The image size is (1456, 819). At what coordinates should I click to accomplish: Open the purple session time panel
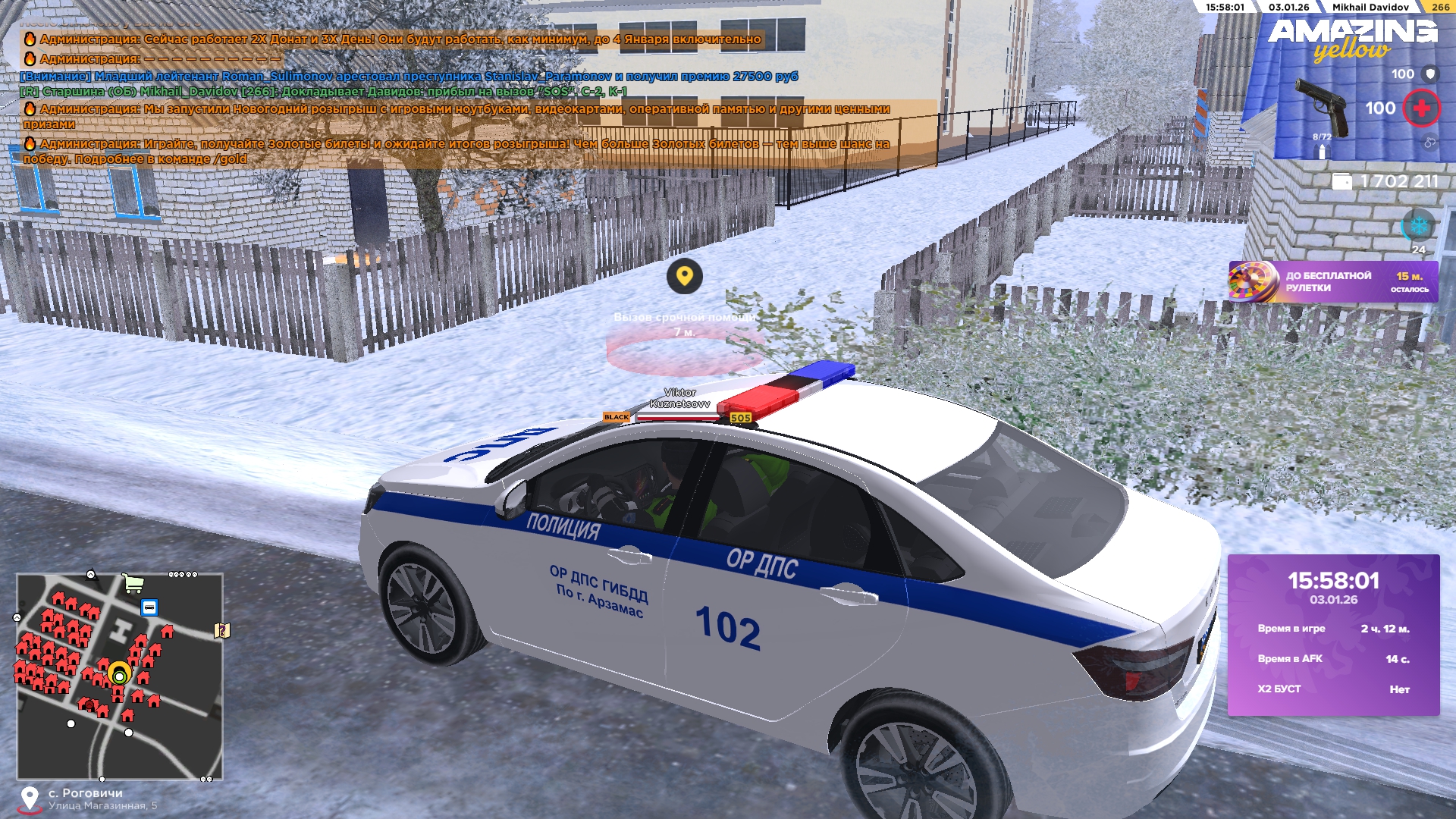[1333, 635]
